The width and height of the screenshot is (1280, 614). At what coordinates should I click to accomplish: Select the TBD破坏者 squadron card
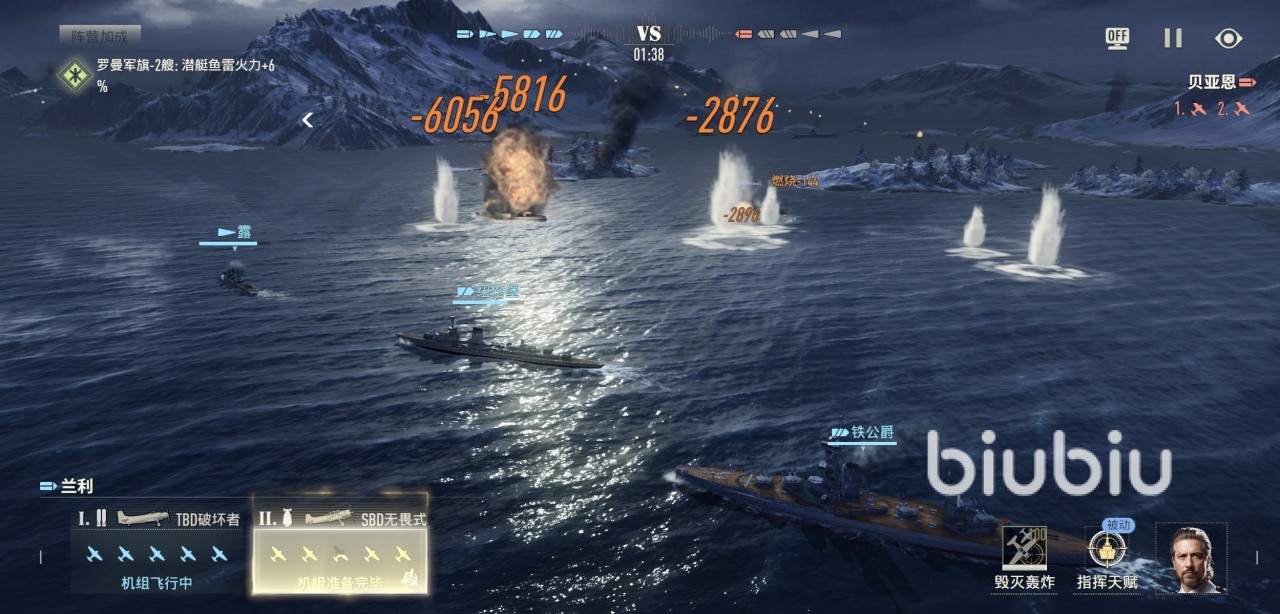(159, 546)
